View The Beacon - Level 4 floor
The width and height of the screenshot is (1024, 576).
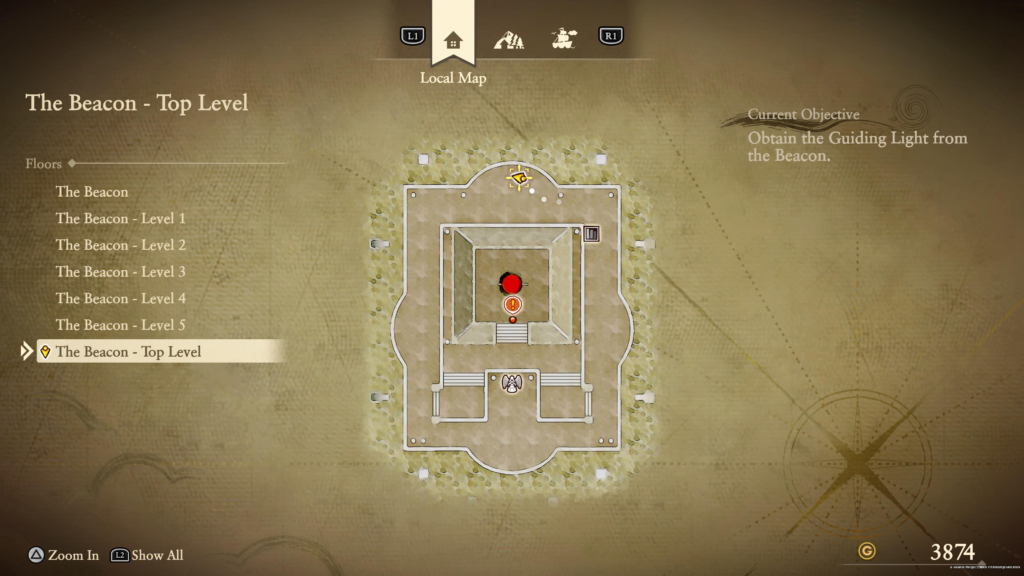coord(121,298)
